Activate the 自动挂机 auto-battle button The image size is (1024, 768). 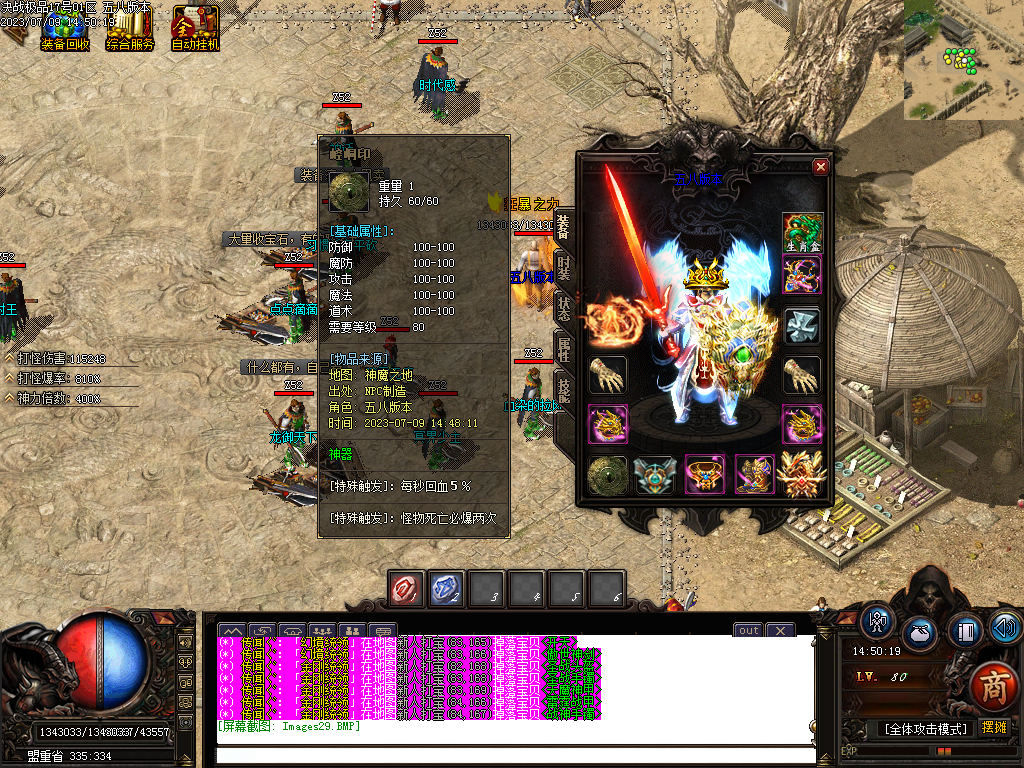point(195,28)
